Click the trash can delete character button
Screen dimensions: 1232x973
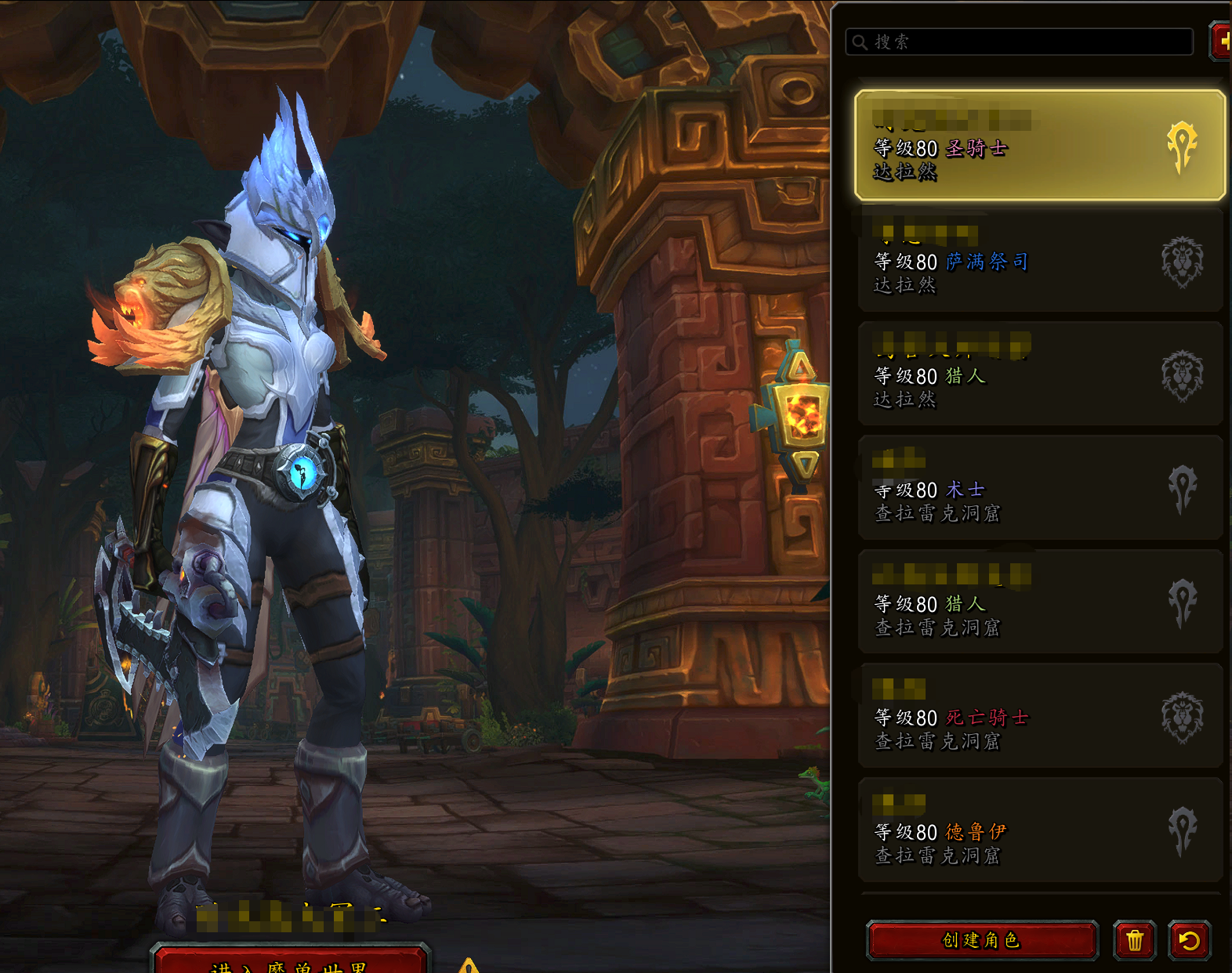1134,940
